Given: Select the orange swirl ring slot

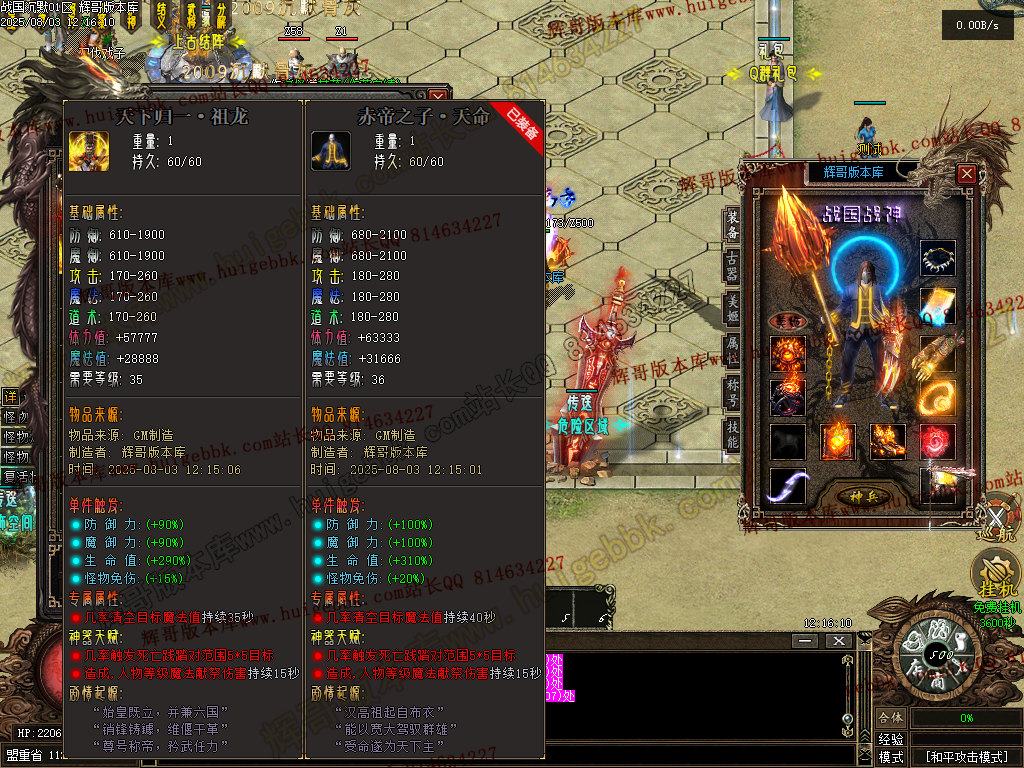Looking at the screenshot, I should click(x=937, y=397).
